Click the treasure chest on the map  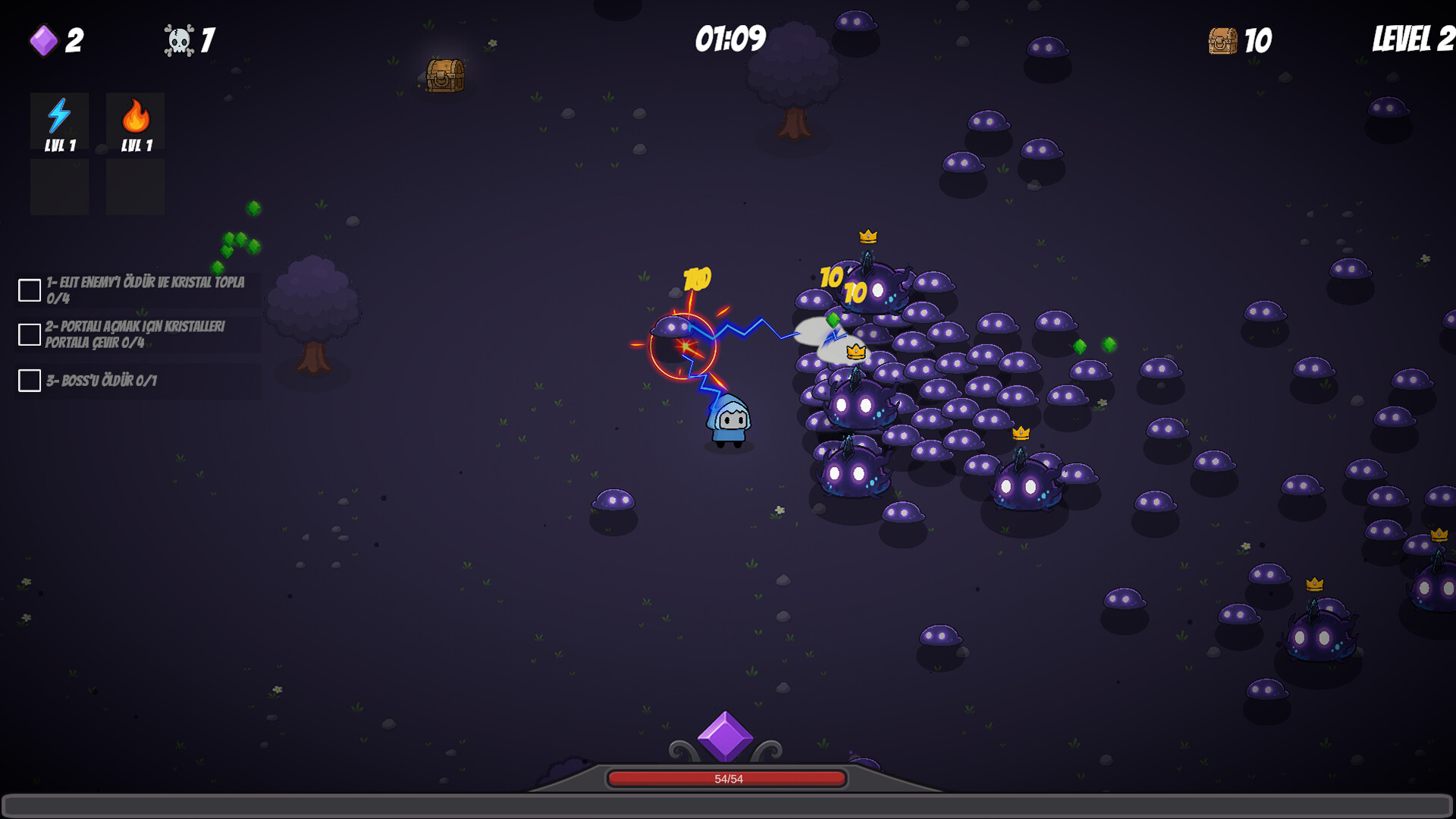pyautogui.click(x=444, y=76)
